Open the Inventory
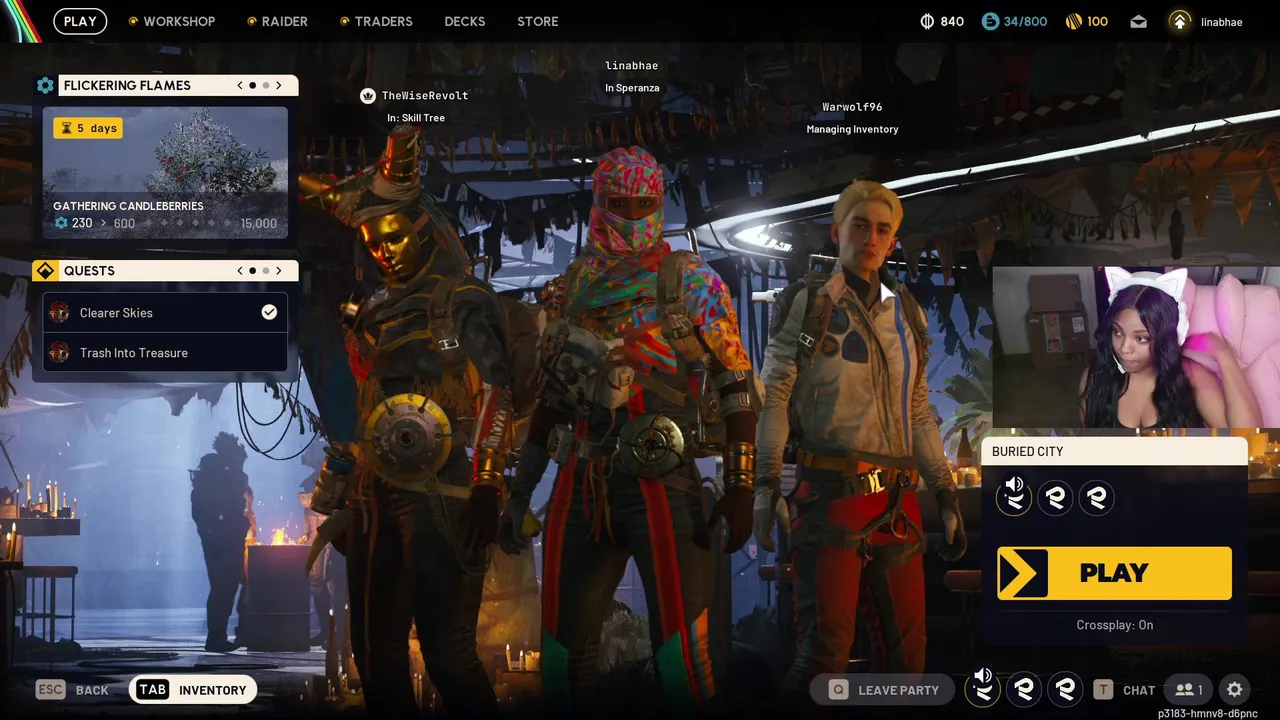 [x=193, y=690]
